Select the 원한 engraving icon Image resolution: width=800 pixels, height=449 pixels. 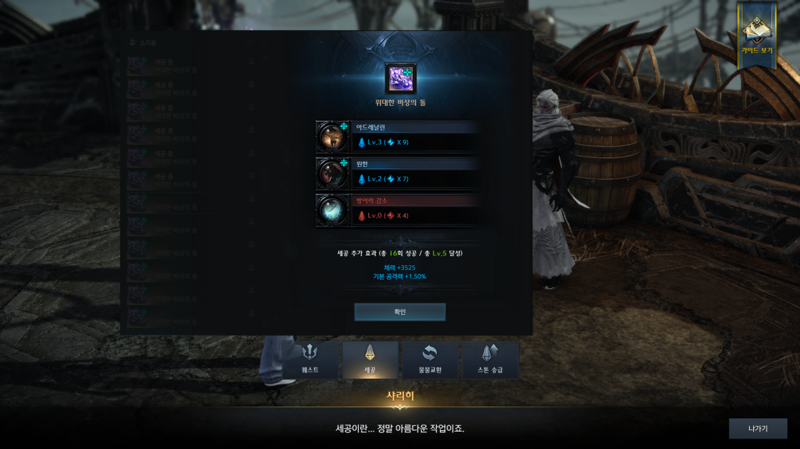[332, 173]
